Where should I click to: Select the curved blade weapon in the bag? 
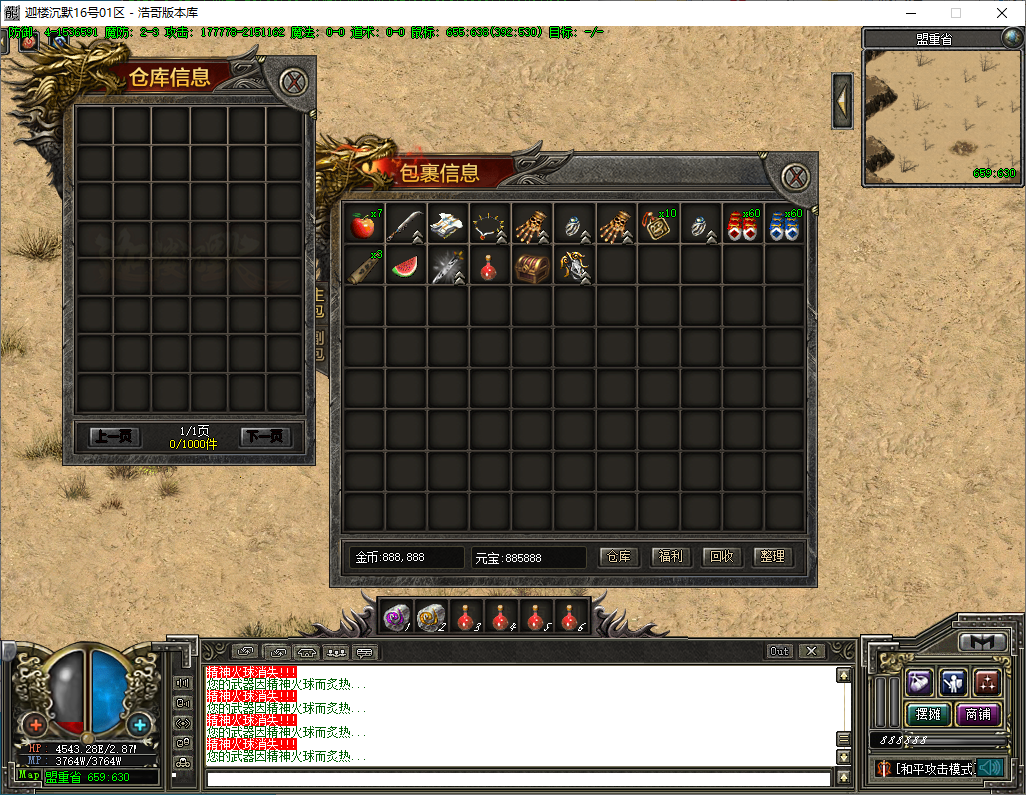404,225
